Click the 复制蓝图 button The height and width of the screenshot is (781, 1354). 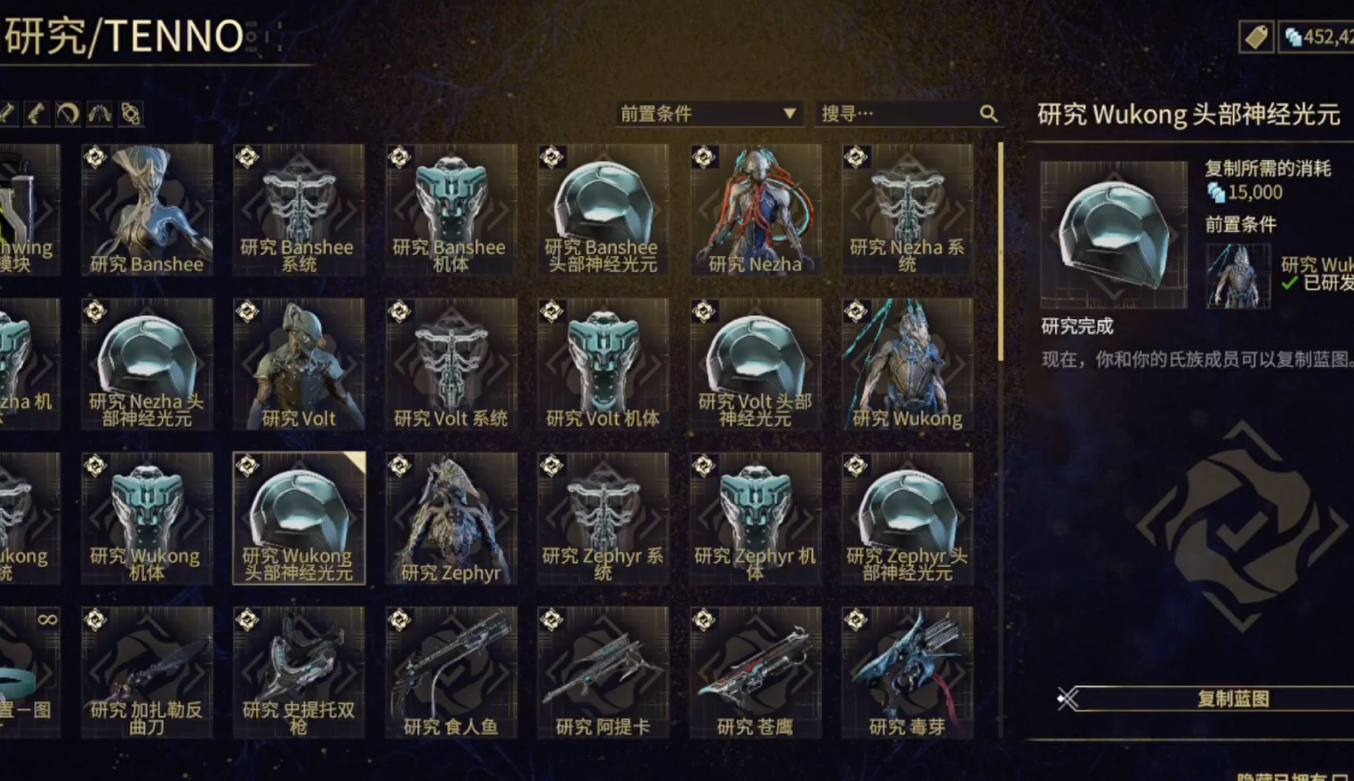pos(1233,699)
